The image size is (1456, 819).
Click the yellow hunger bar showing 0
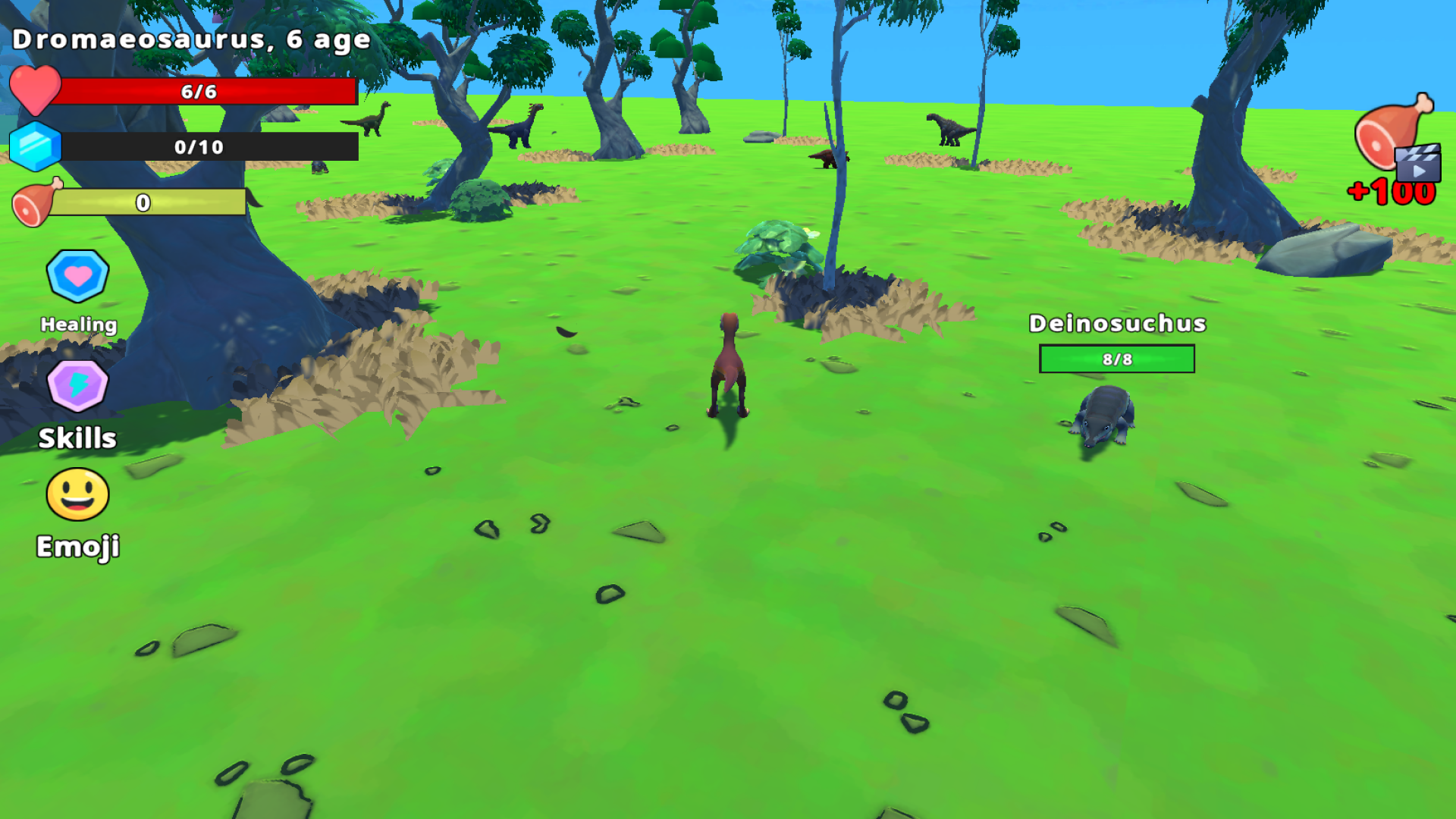[144, 202]
